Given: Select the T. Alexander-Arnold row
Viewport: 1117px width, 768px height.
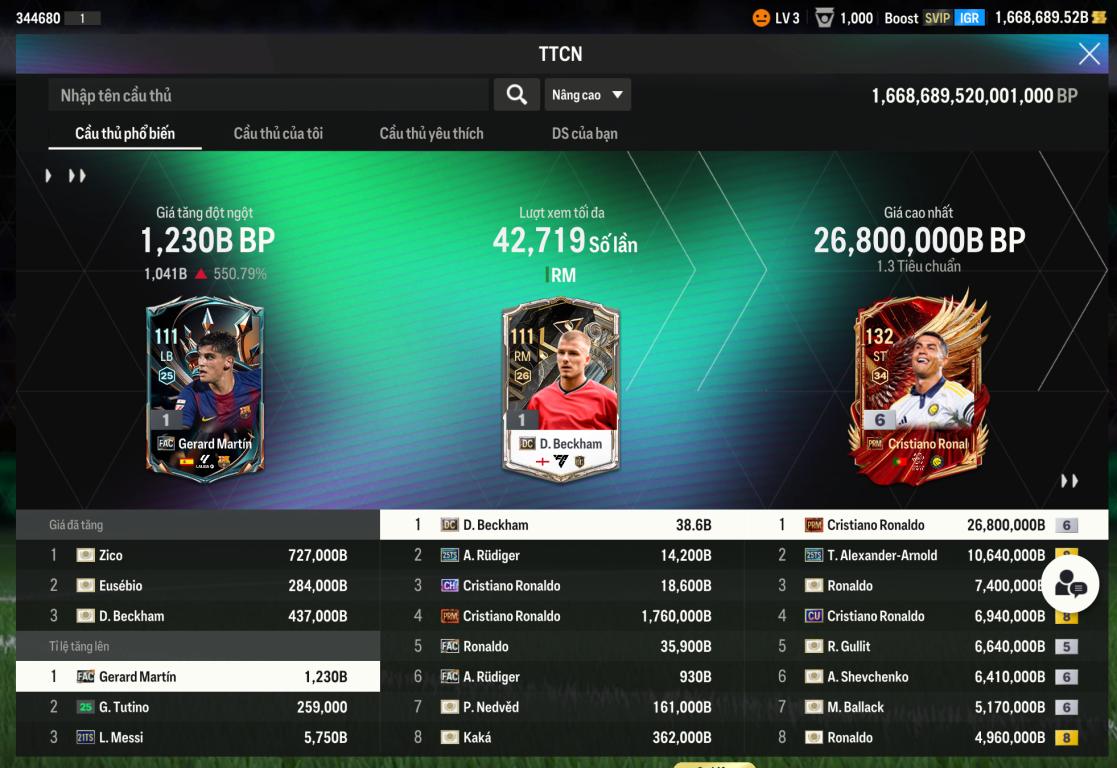Looking at the screenshot, I should [x=926, y=555].
